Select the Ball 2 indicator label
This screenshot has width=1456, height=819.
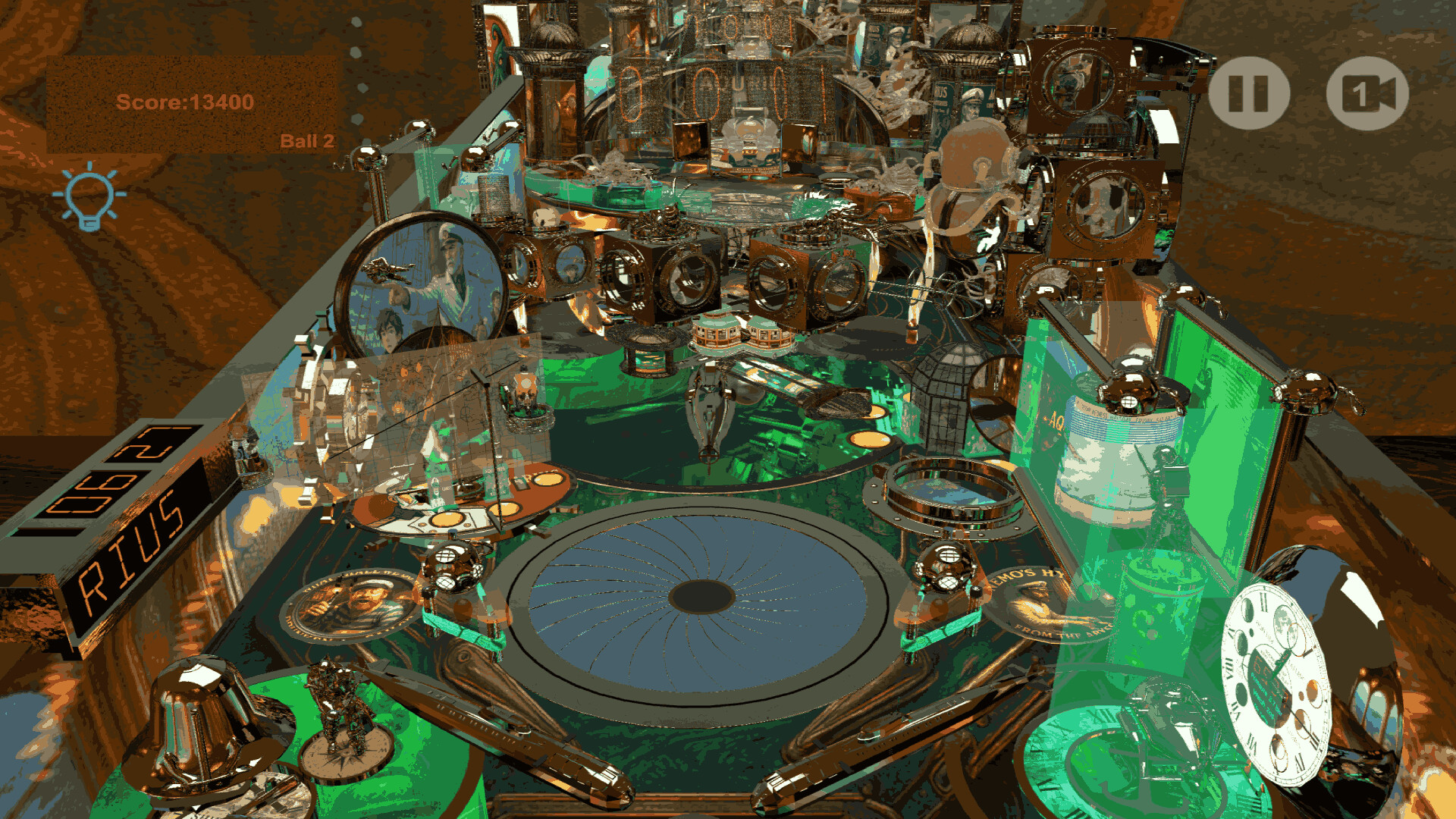pyautogui.click(x=308, y=140)
